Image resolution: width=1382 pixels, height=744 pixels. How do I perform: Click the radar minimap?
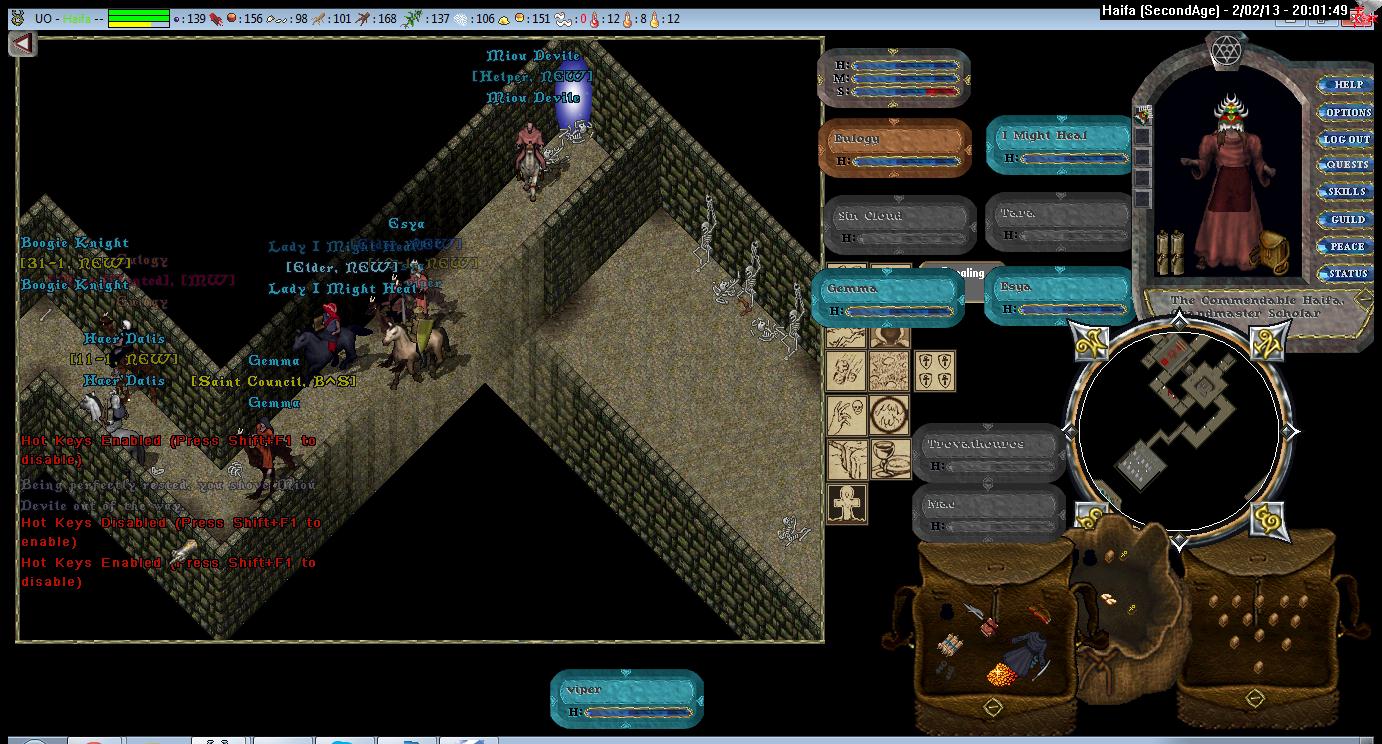coord(1179,432)
